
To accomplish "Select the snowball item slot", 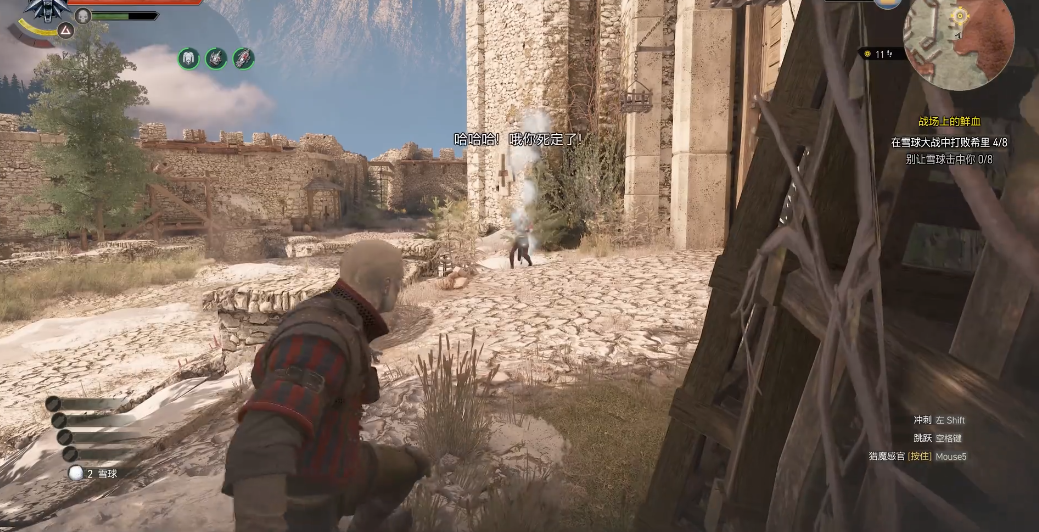I will [x=75, y=473].
